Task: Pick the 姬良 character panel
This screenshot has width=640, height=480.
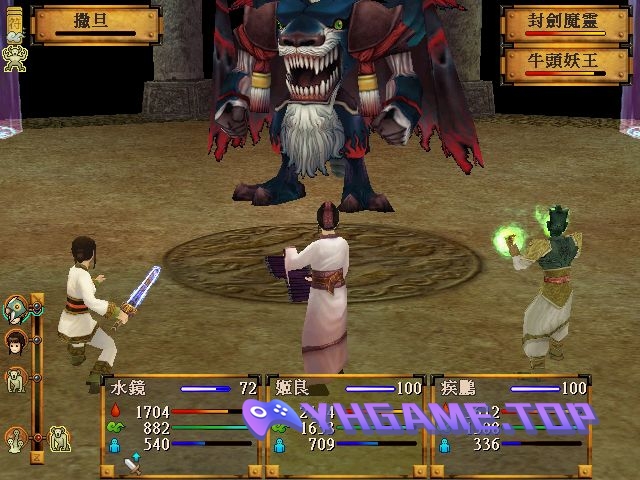Action: 346,422
